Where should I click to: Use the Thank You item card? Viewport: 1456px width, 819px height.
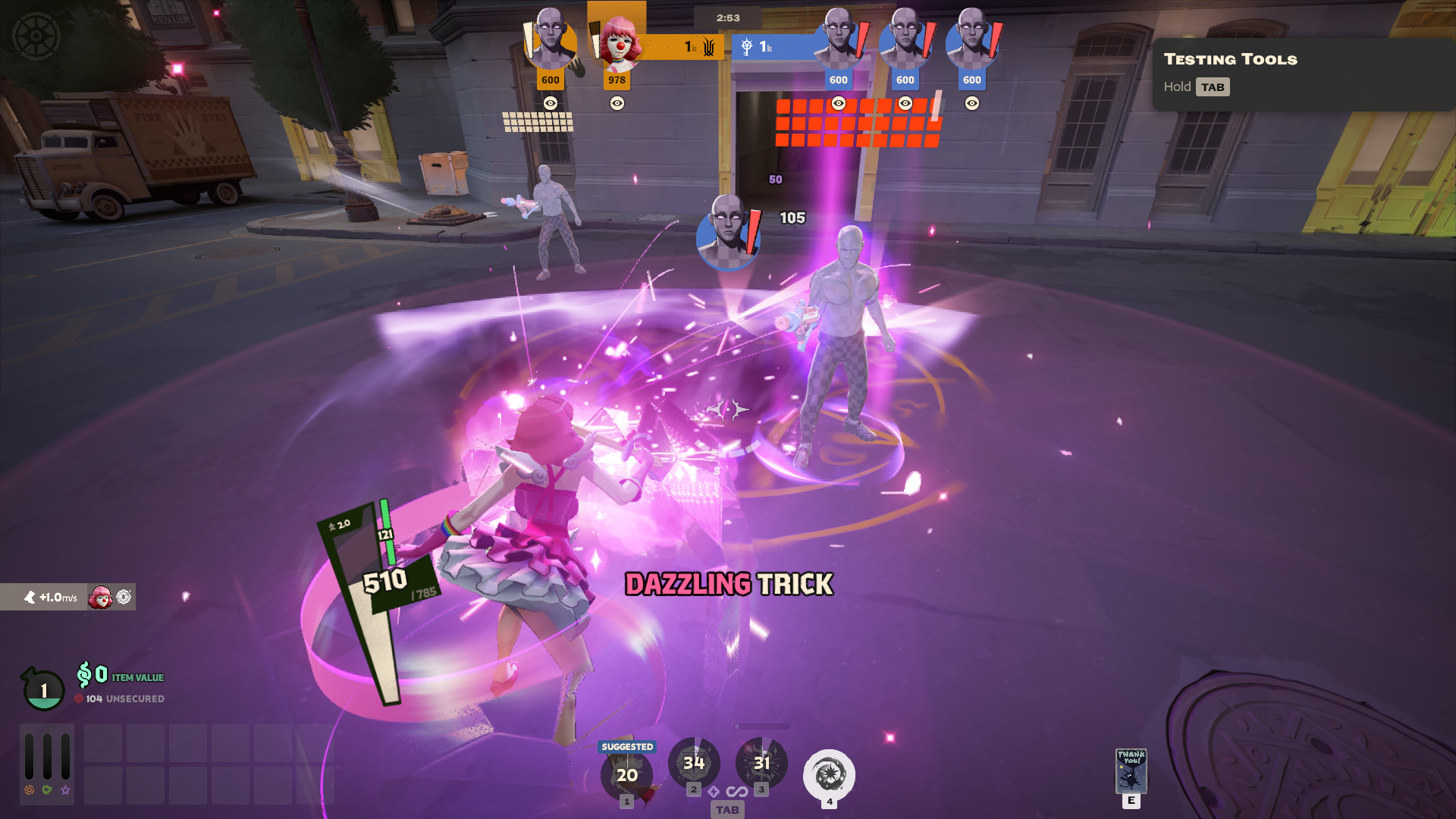point(1131,770)
